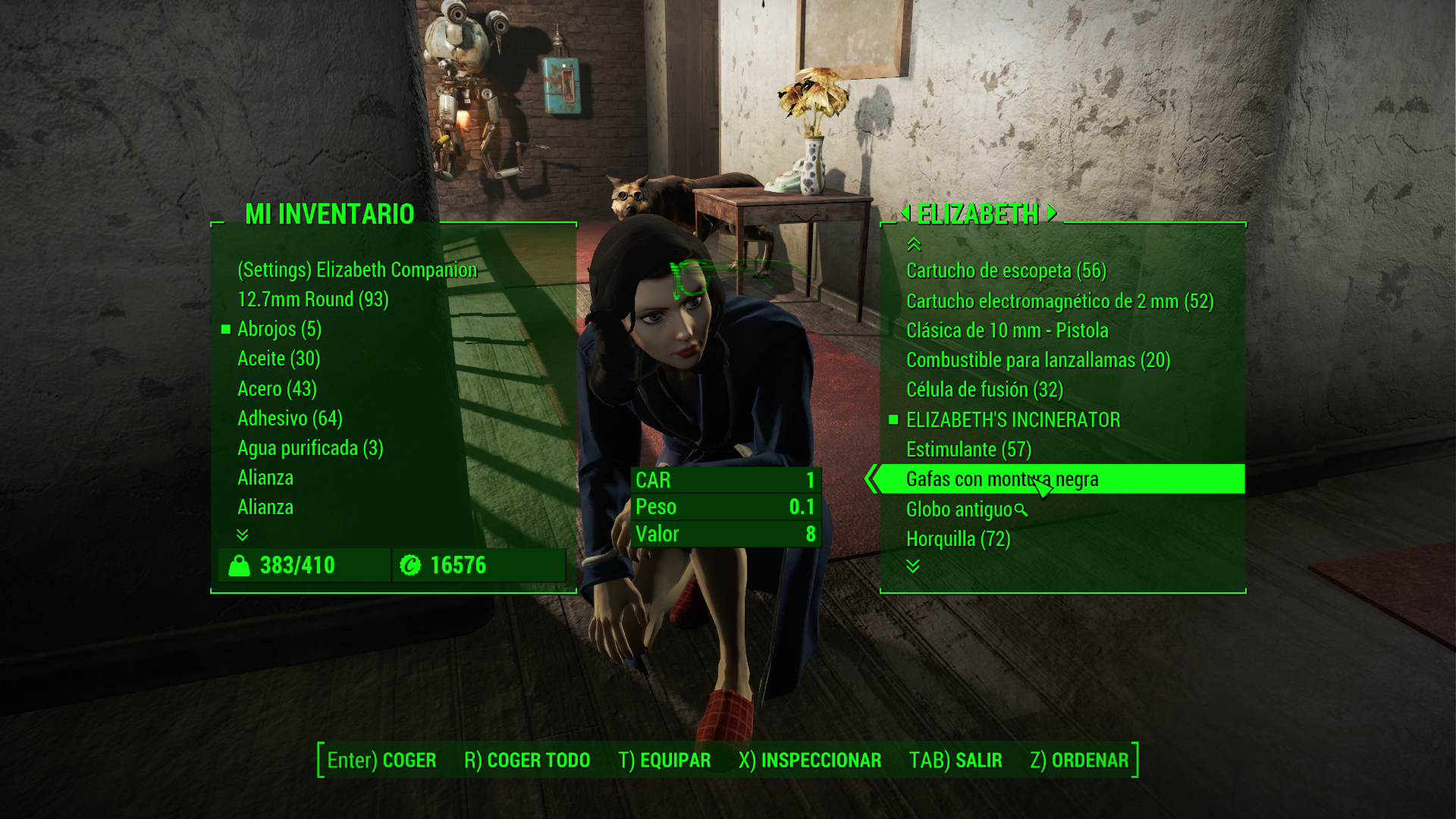Choose the Horquilla stack
The height and width of the screenshot is (819, 1456).
(958, 539)
